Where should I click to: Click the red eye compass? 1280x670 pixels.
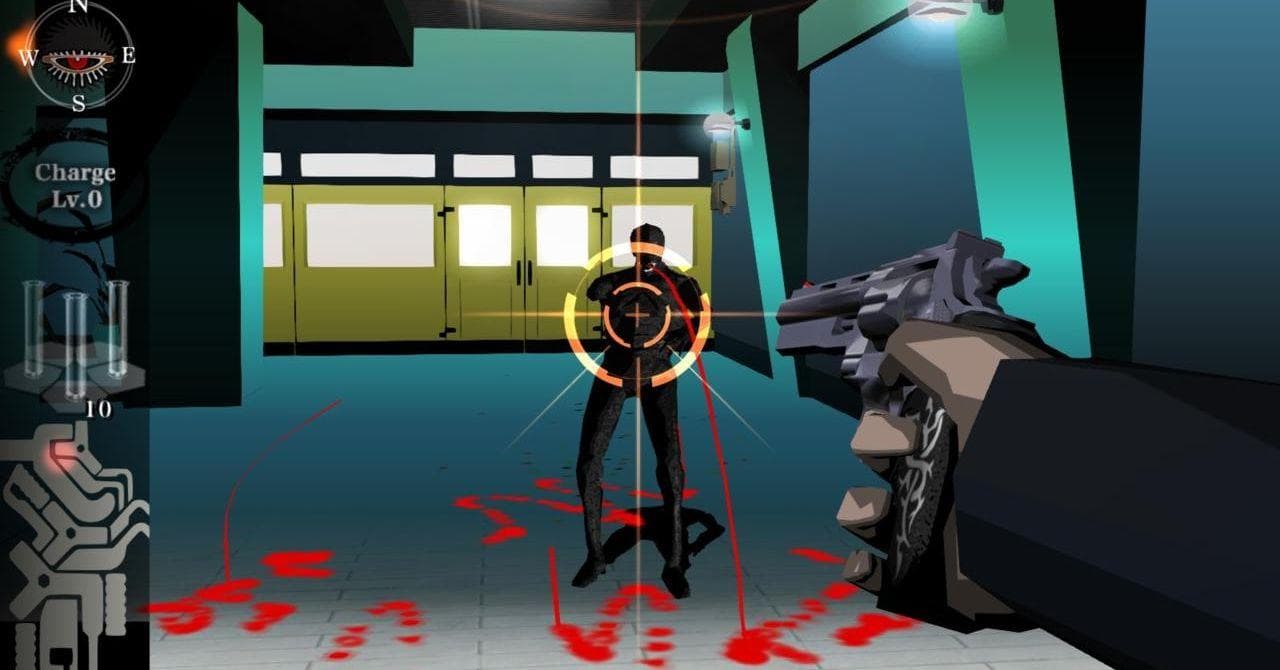click(79, 57)
